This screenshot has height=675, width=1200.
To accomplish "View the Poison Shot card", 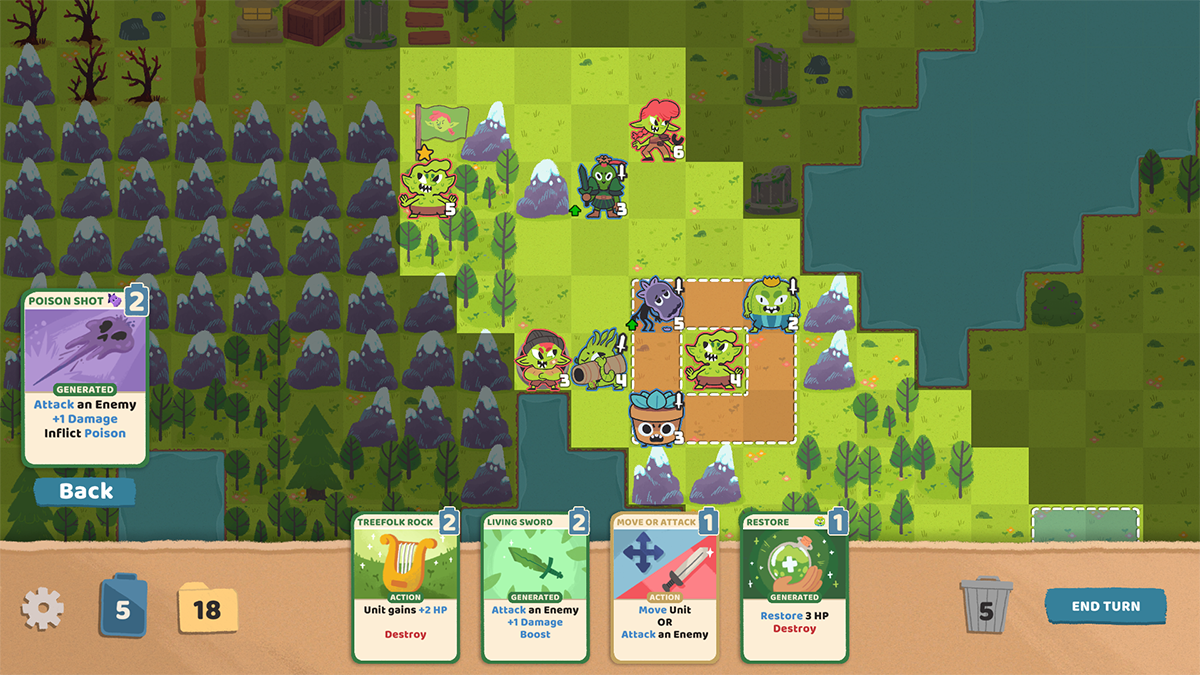I will [85, 379].
